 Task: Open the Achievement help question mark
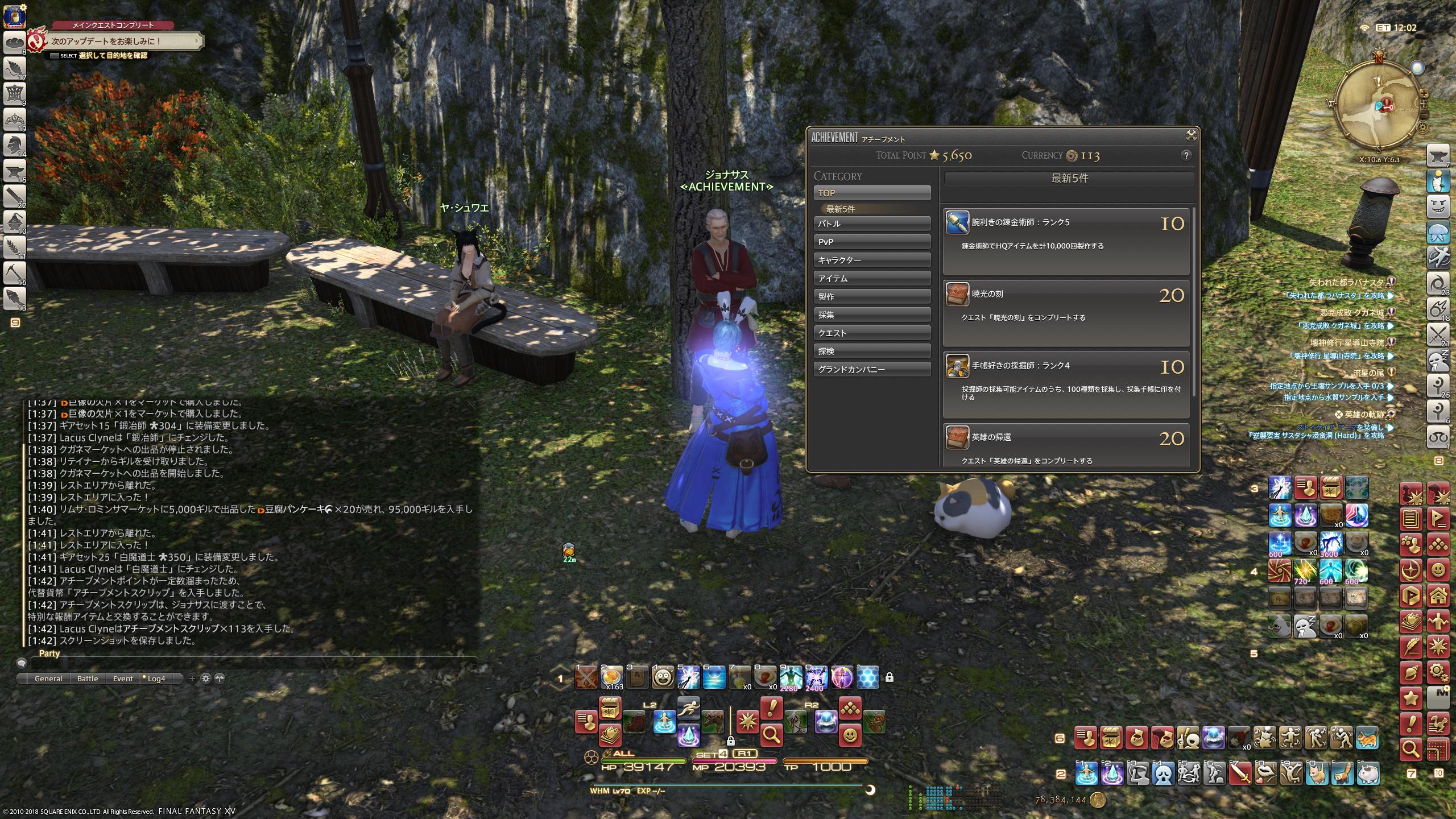click(1186, 155)
